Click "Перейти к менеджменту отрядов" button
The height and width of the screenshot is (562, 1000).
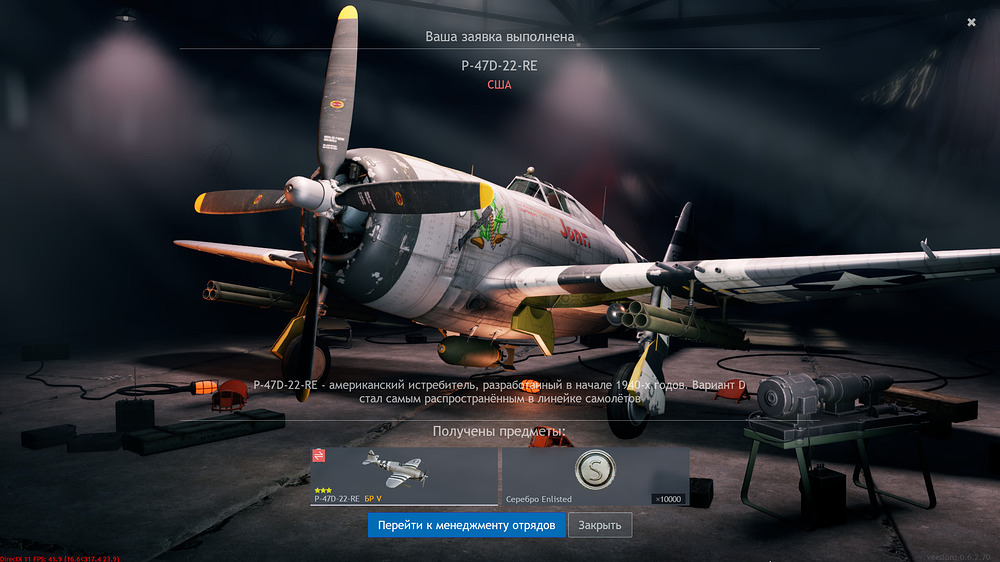click(x=466, y=525)
